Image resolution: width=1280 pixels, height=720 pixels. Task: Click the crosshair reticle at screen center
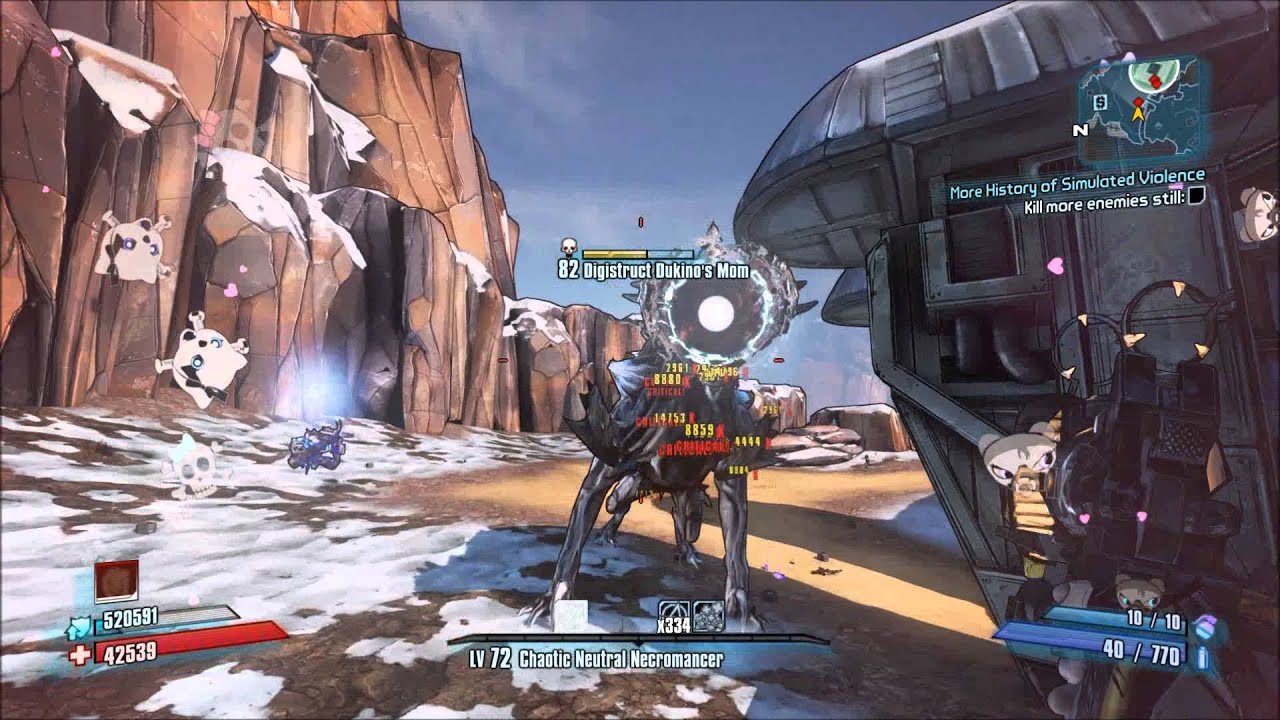[x=640, y=360]
